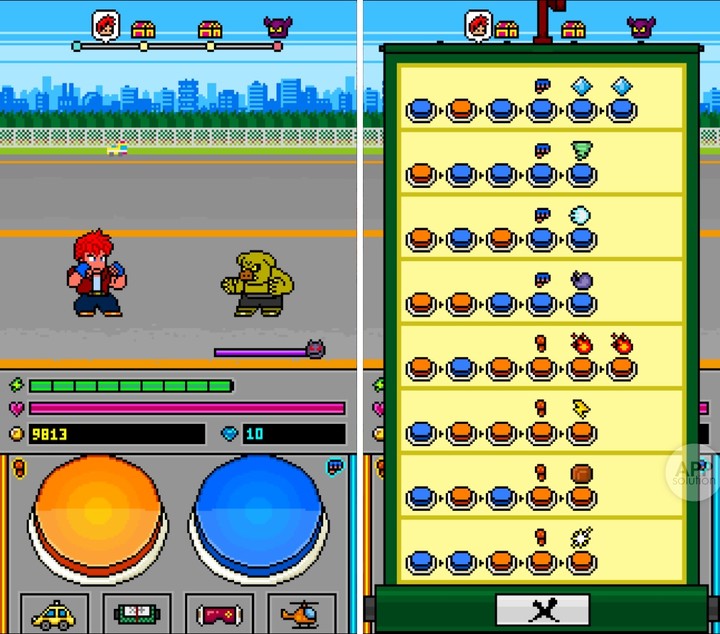720x634 pixels.
Task: Choose the double fireball combo row
Action: 540,357
